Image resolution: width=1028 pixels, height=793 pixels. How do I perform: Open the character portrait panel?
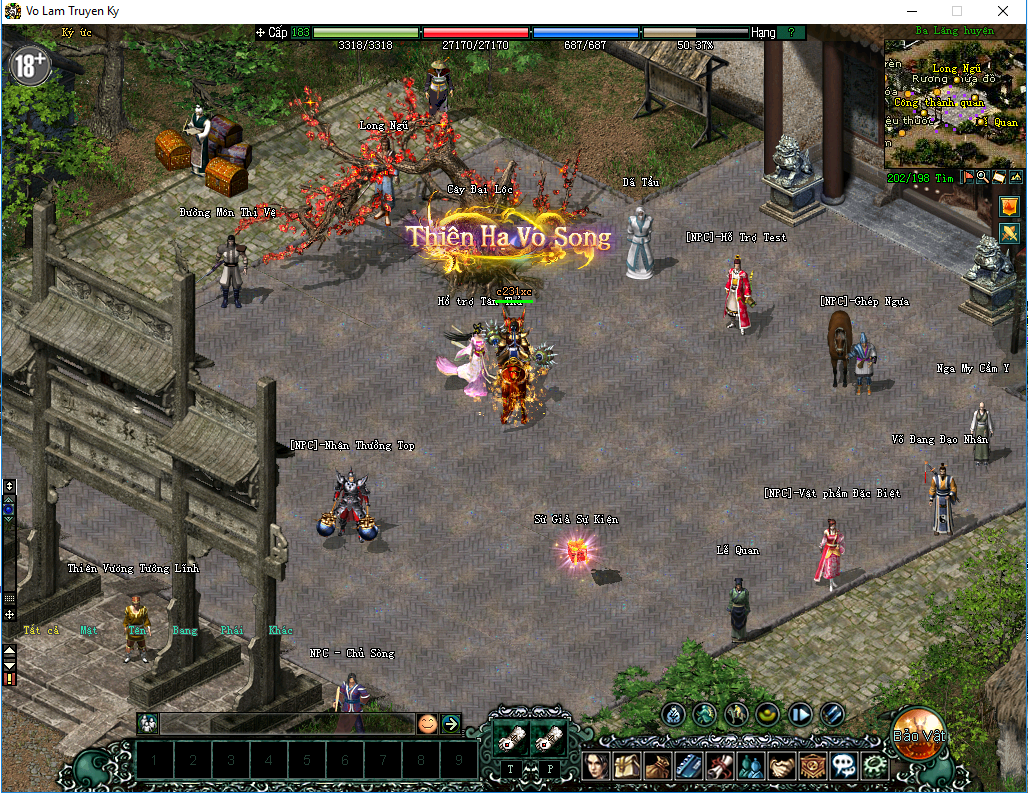596,766
